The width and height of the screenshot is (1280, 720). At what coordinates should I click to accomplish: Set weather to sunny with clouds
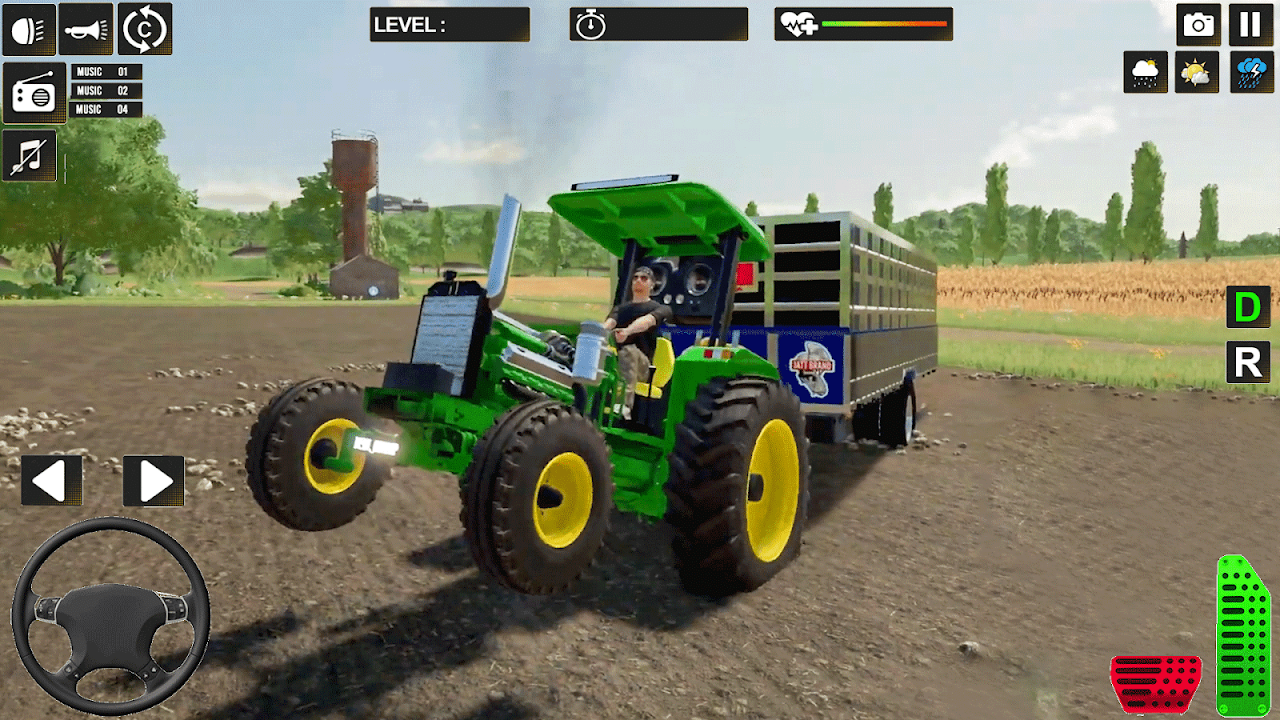(1197, 72)
